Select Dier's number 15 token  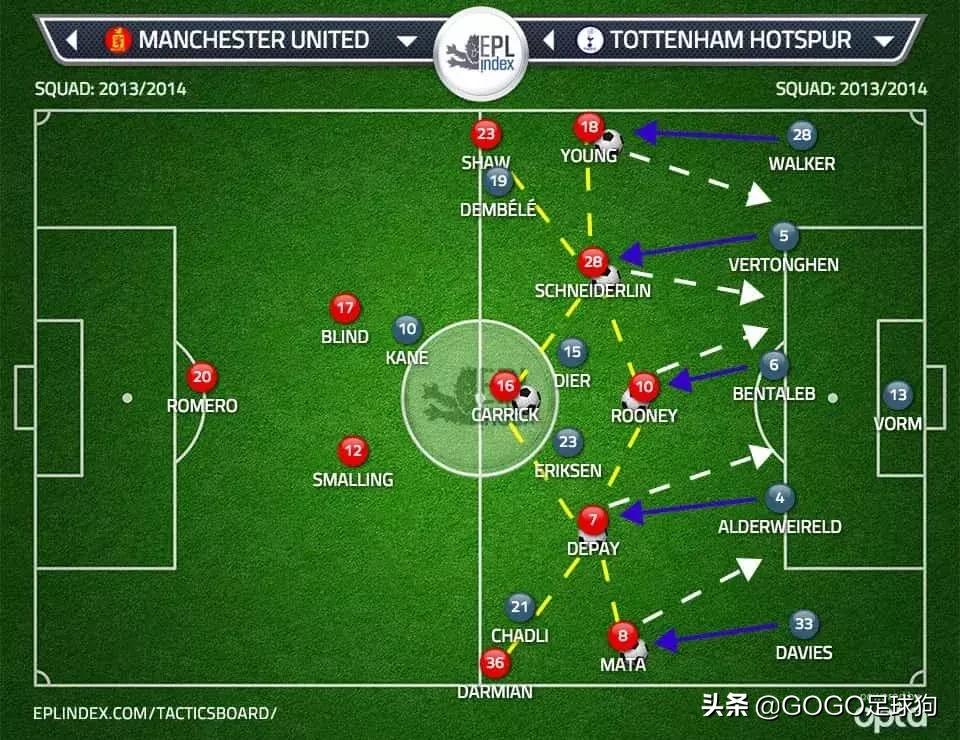(x=571, y=351)
